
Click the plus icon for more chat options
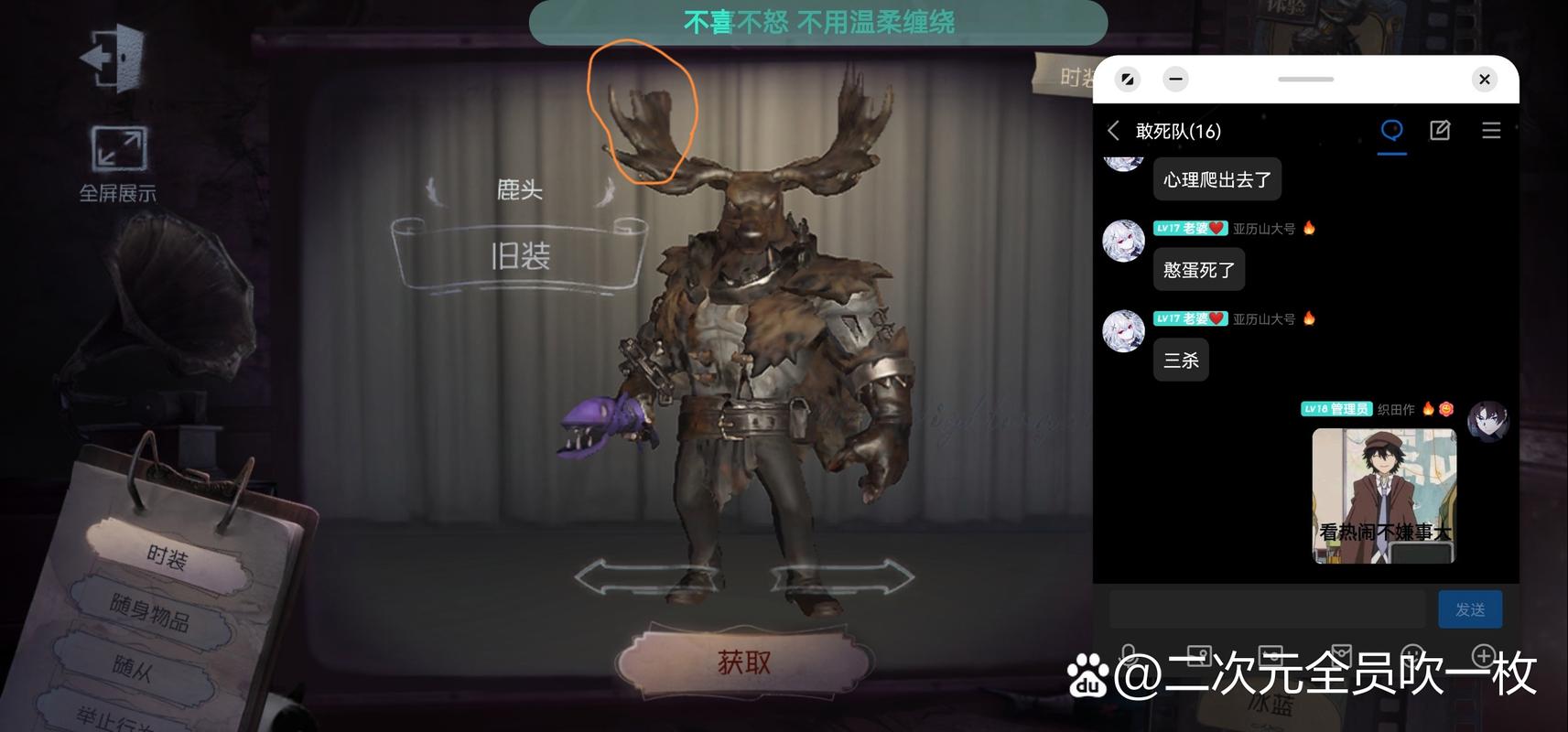point(1485,656)
